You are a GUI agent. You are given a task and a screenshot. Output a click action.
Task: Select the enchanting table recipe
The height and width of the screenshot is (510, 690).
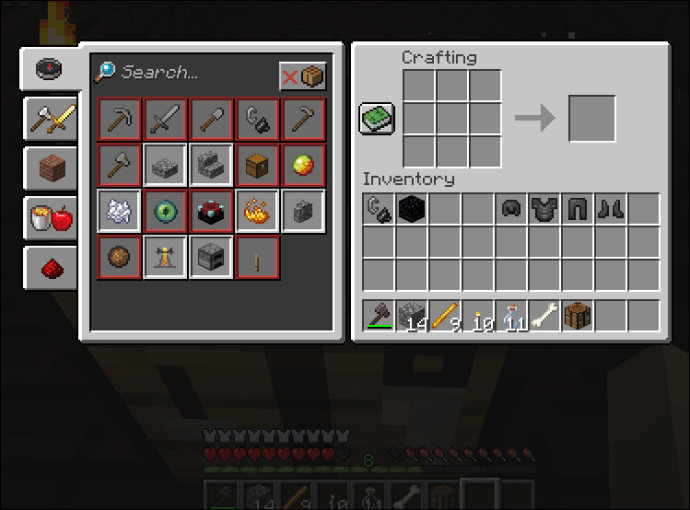(x=212, y=211)
